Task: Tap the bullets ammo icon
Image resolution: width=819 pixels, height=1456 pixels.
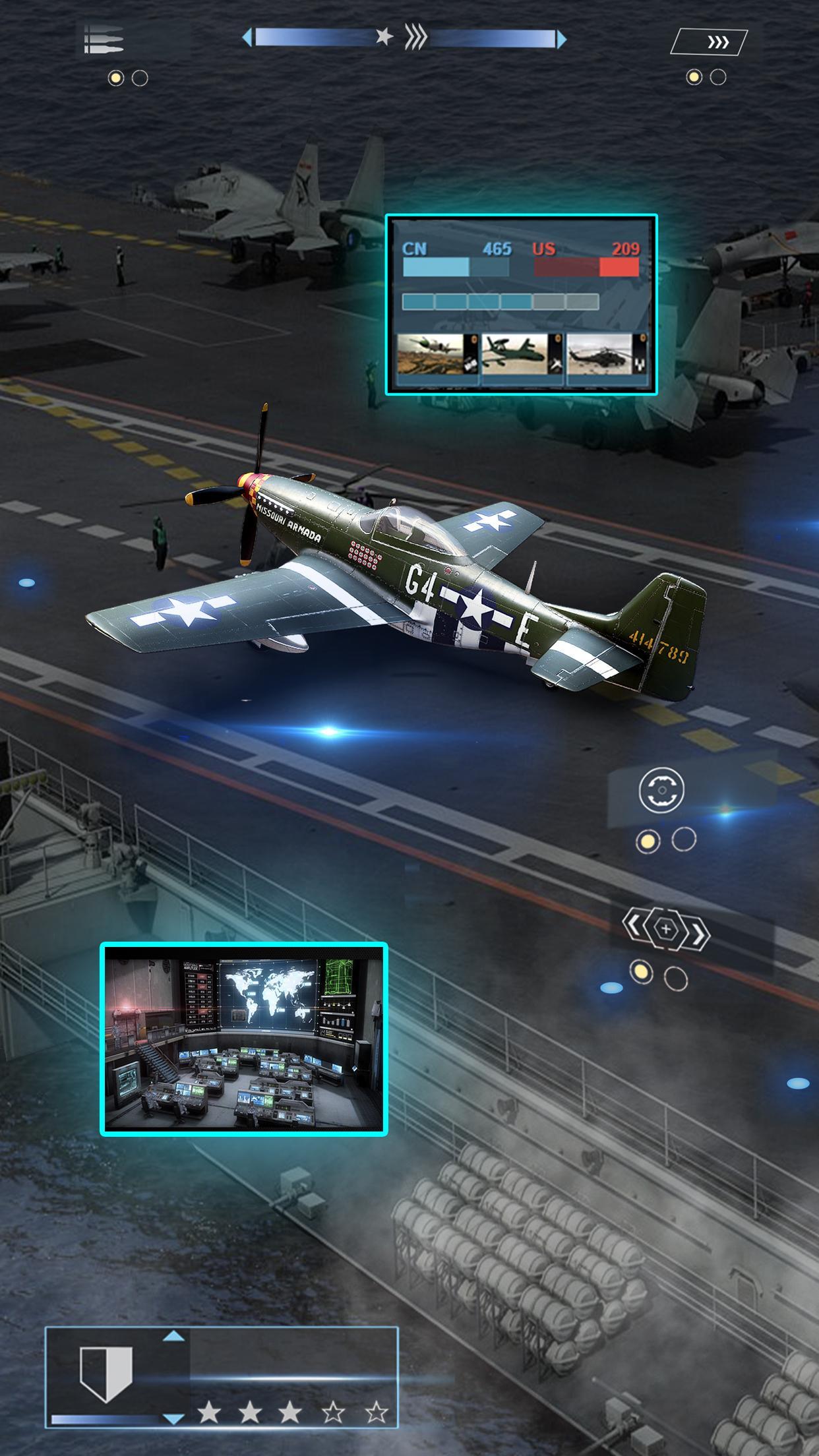Action: (x=104, y=40)
